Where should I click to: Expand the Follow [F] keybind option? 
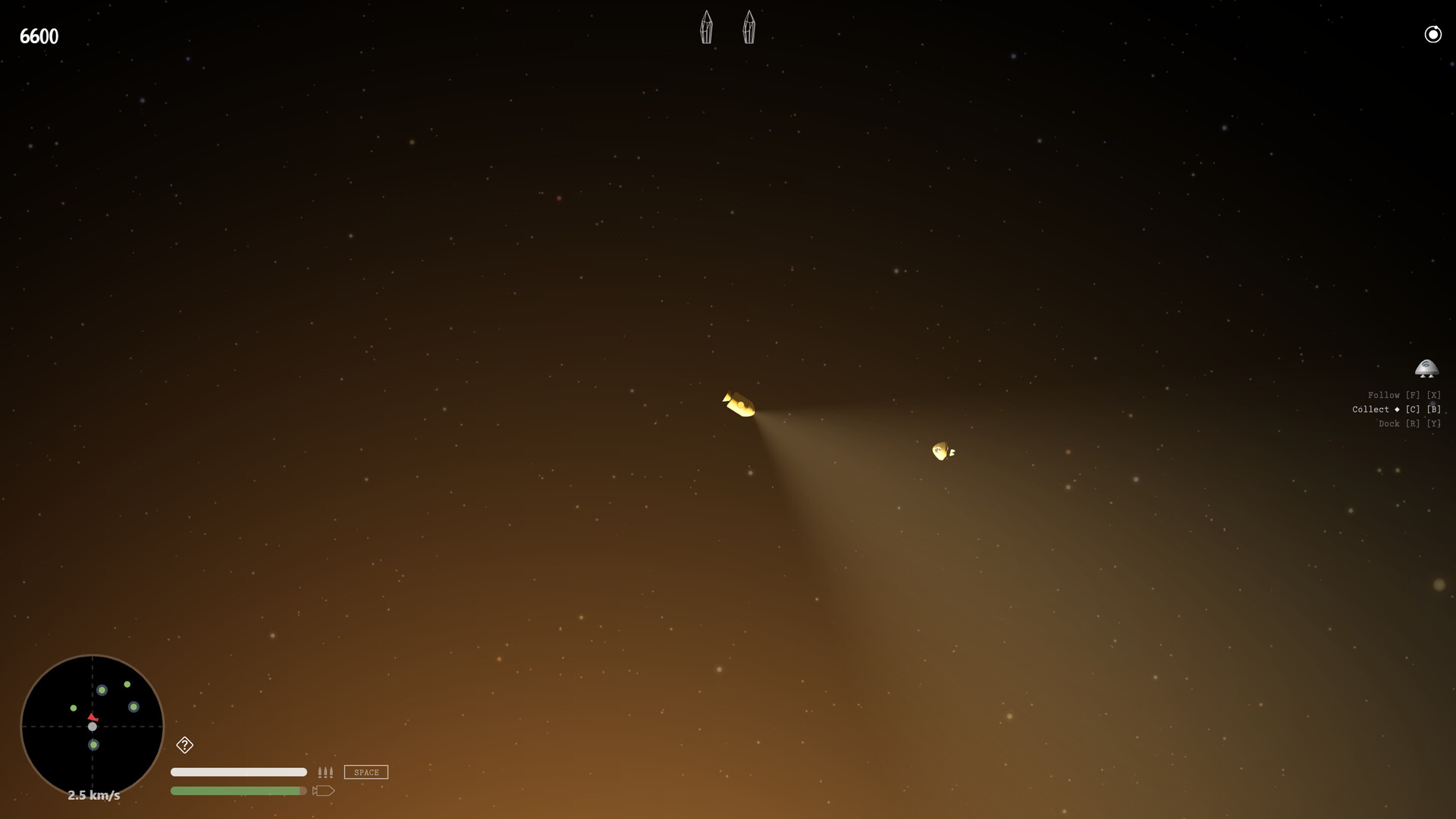[1413, 394]
